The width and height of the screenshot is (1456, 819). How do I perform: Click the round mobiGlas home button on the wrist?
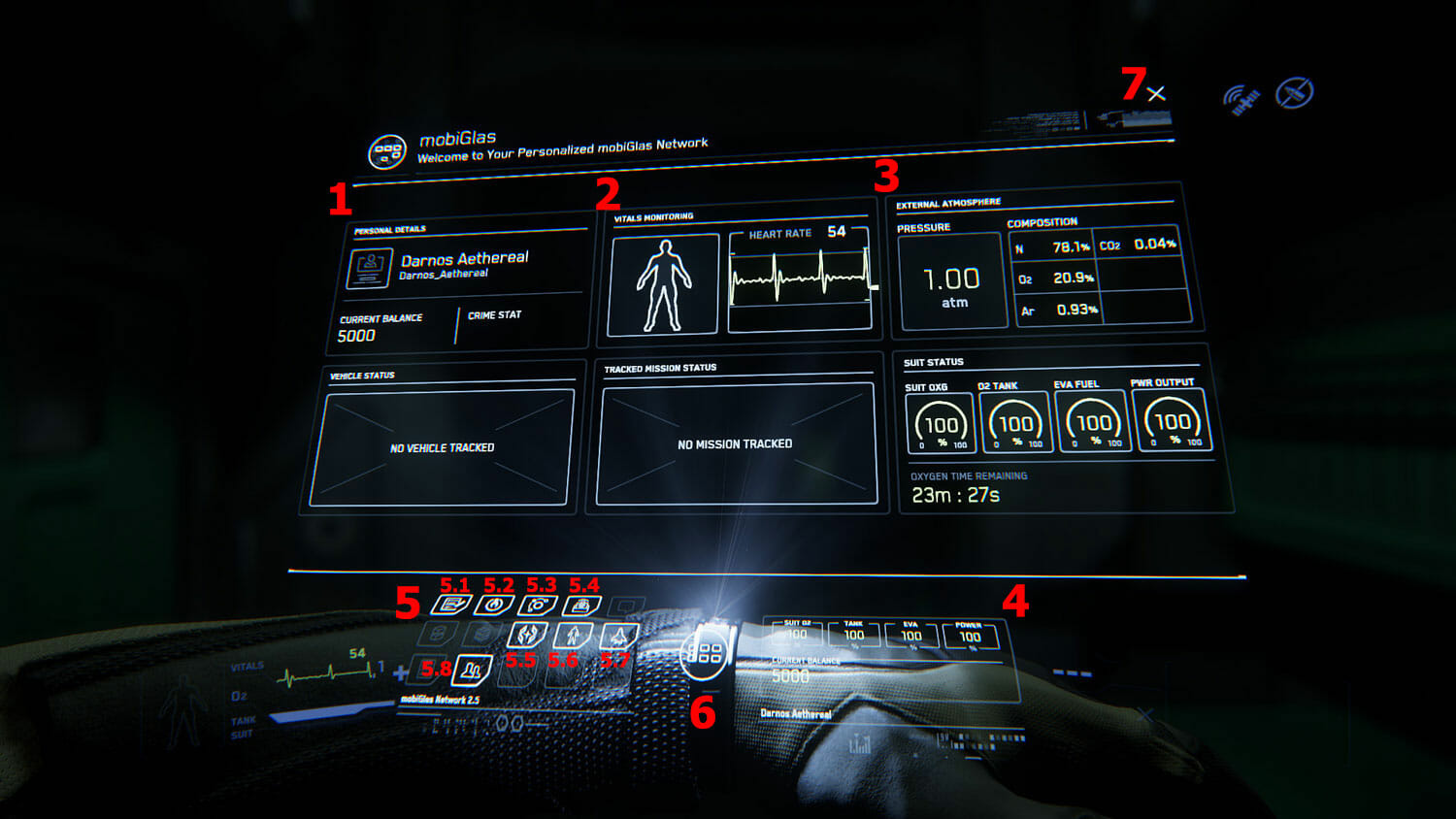pos(705,652)
